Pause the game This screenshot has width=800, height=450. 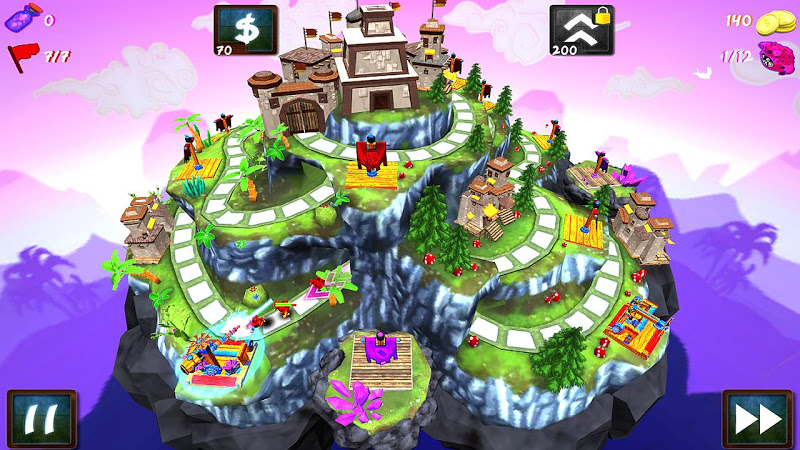pos(42,418)
